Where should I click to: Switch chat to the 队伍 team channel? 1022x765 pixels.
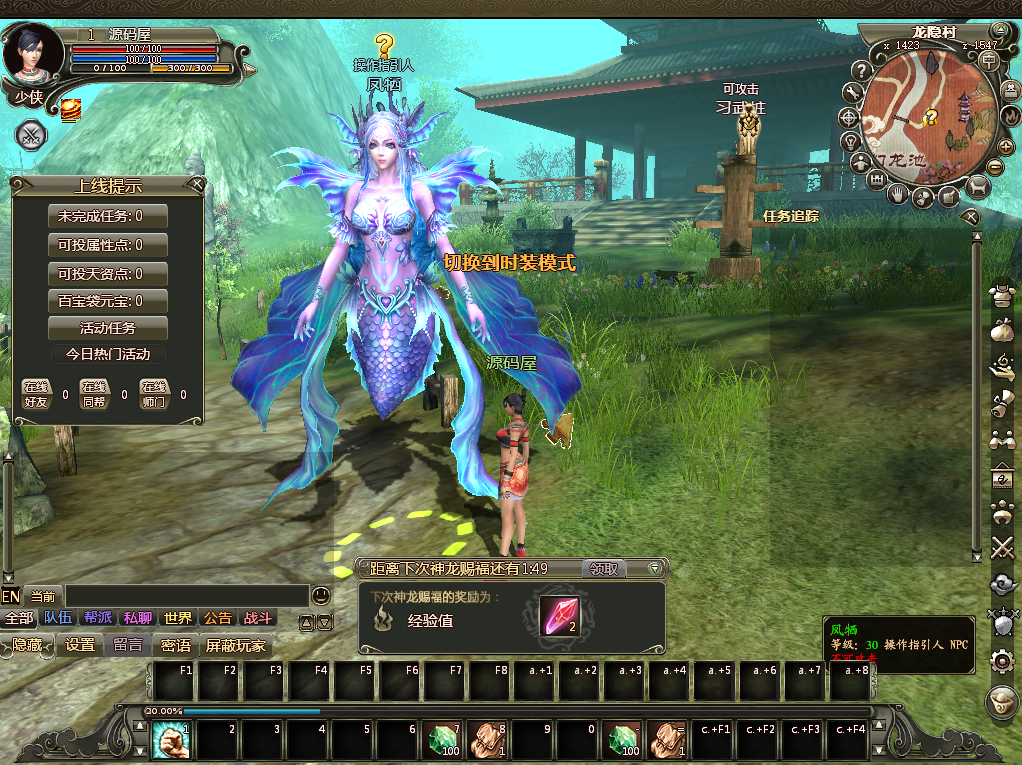(58, 618)
